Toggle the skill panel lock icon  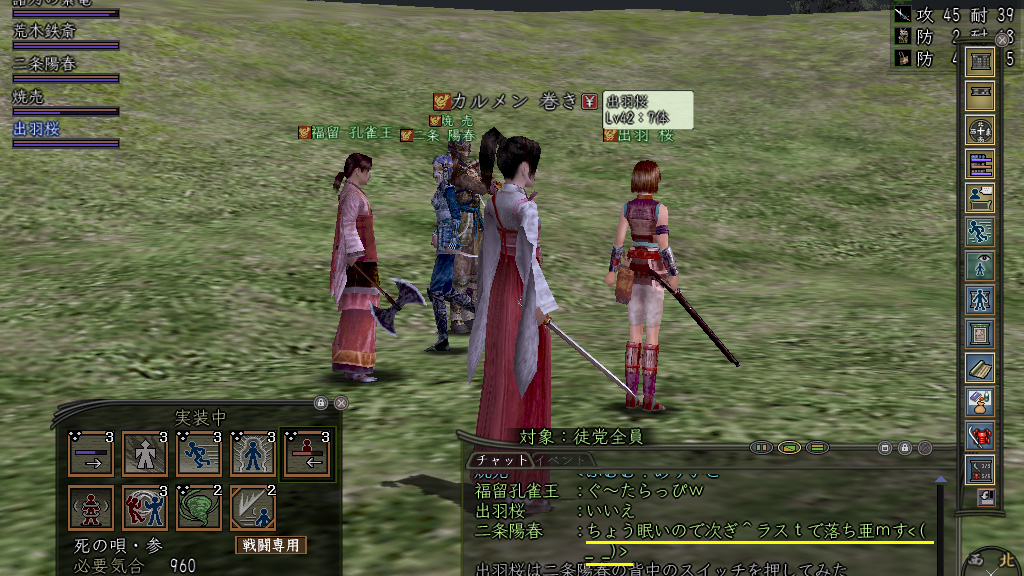coord(321,403)
